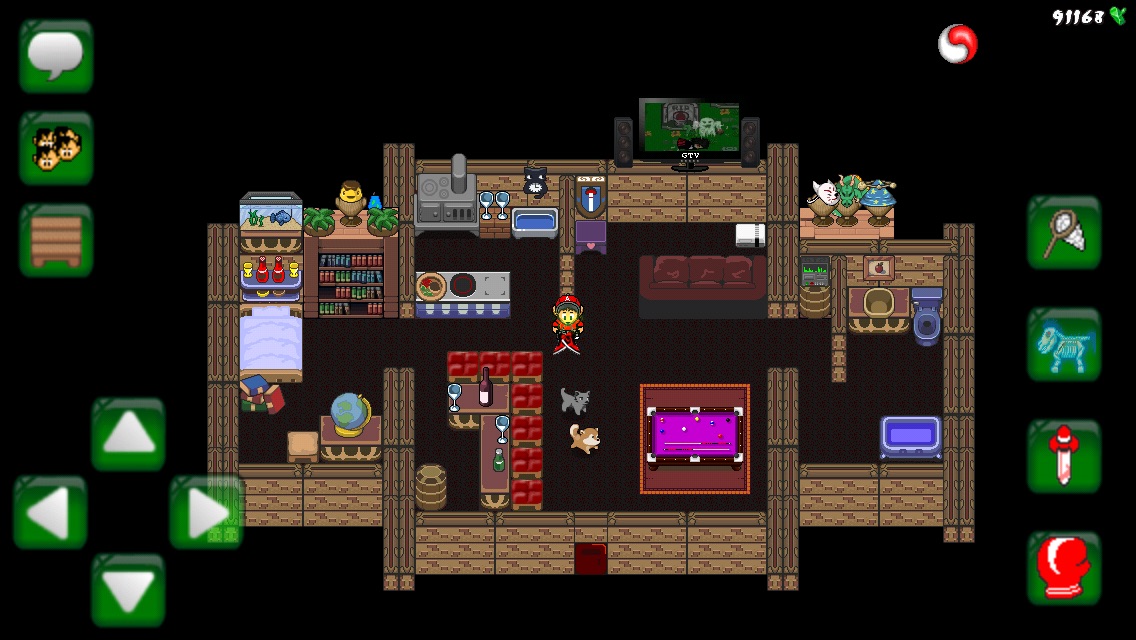Summon the skeleton horse mount

(x=1064, y=344)
